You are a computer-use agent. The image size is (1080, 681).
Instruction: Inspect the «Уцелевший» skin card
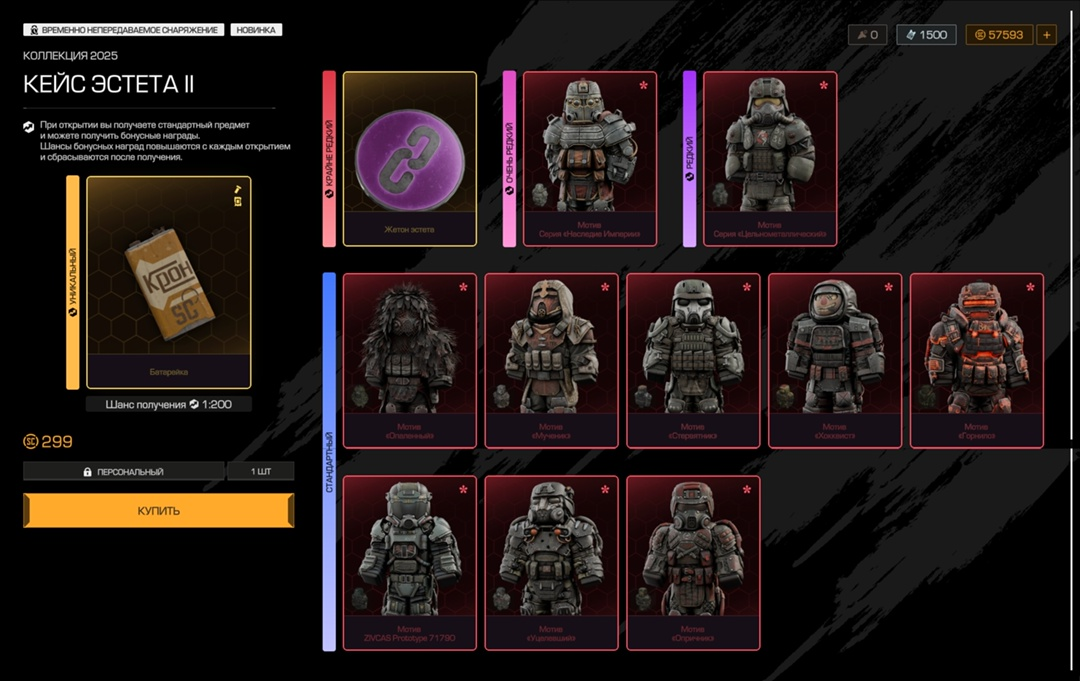552,562
